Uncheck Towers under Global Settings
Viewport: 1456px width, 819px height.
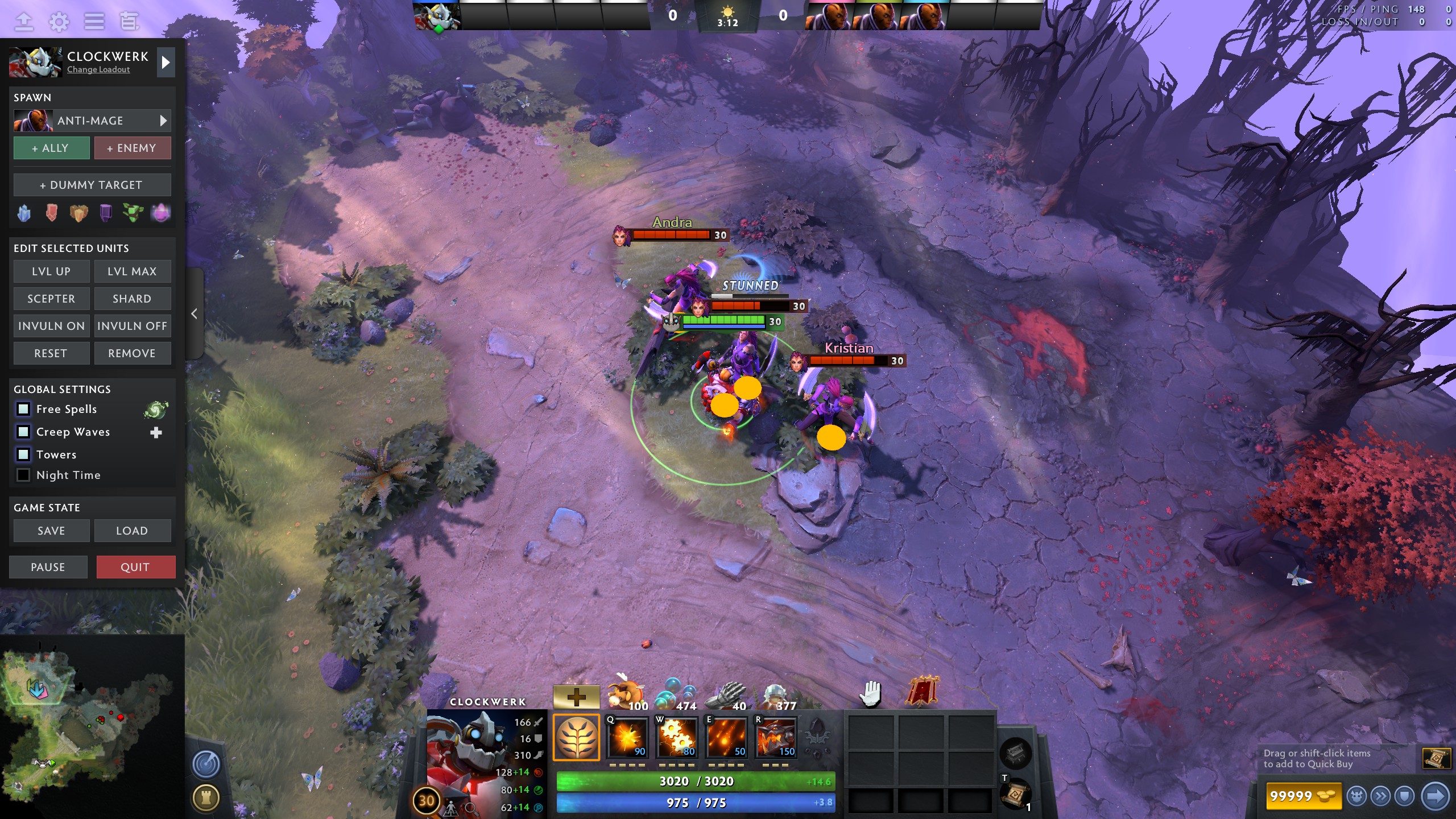(23, 454)
